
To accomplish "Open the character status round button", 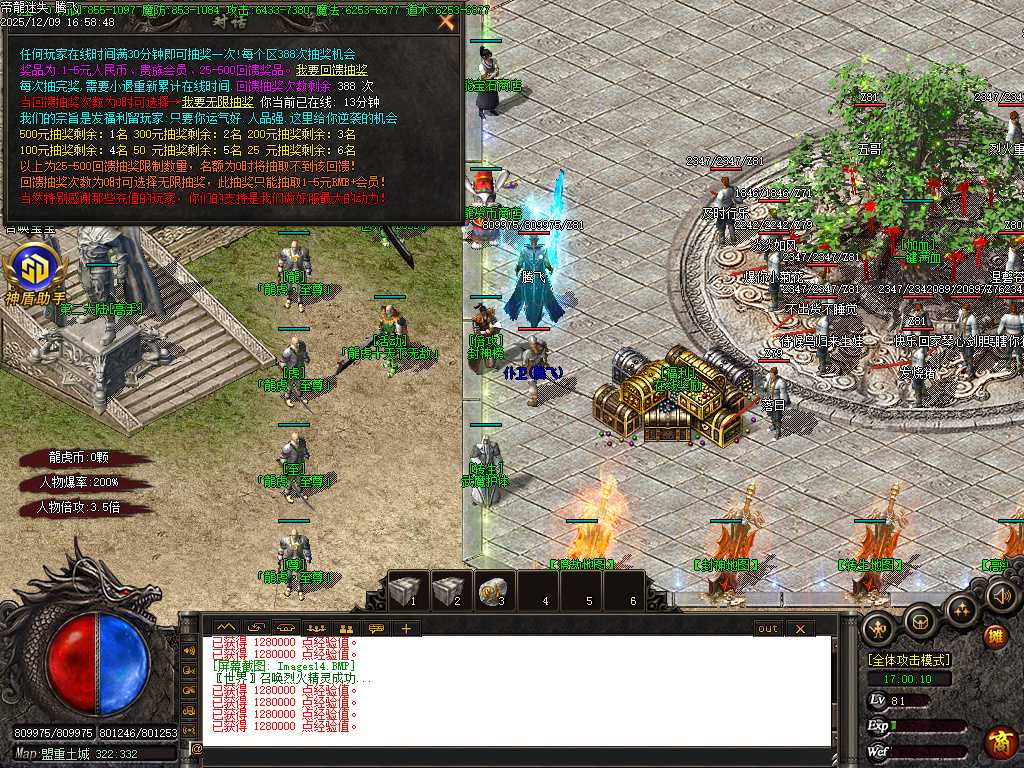I will point(879,627).
